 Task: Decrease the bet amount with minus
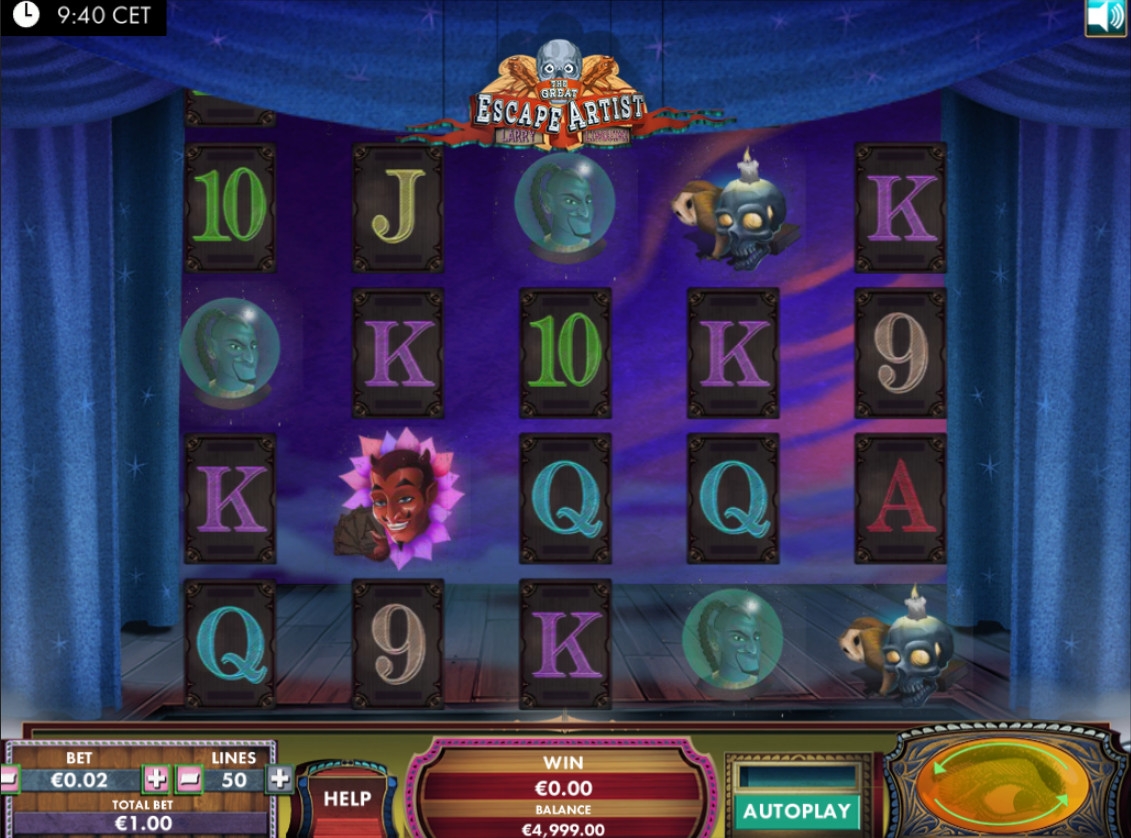click(8, 779)
